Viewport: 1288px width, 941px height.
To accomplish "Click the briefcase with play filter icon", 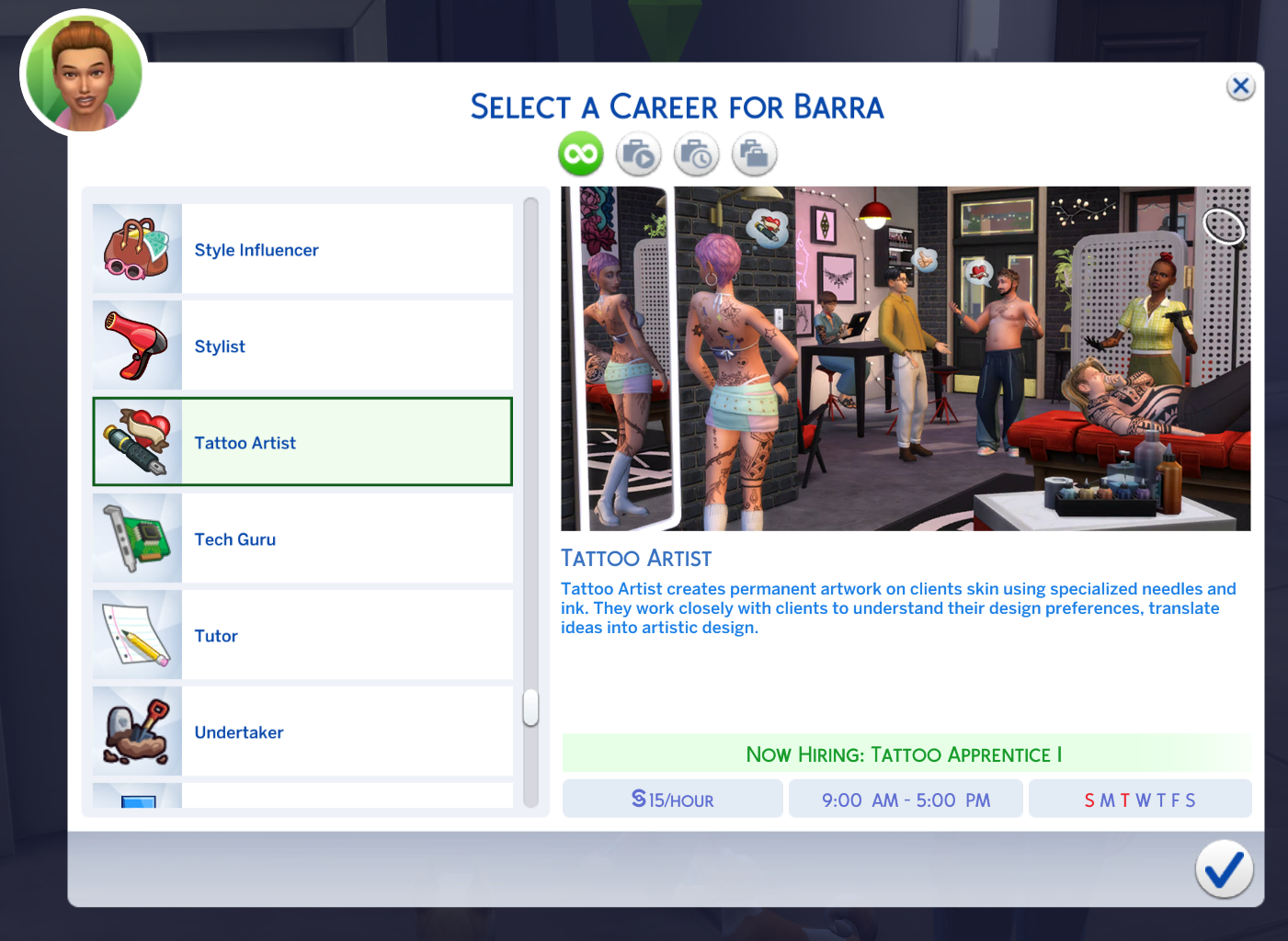I will click(x=639, y=153).
